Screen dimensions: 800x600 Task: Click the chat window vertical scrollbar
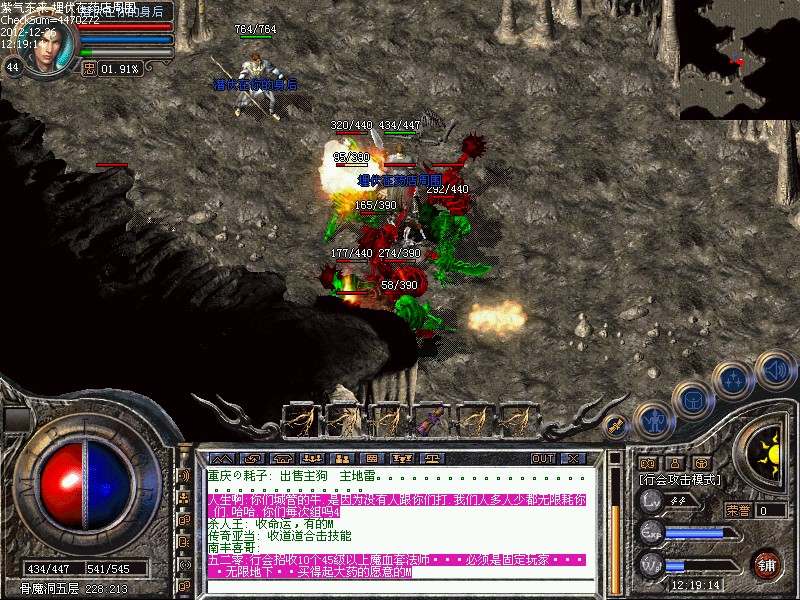point(615,520)
